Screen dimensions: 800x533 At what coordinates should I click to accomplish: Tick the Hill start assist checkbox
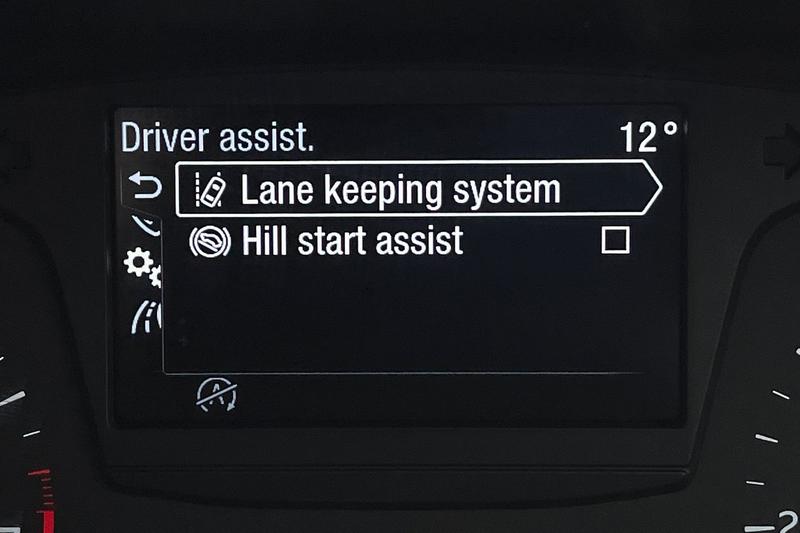pyautogui.click(x=615, y=240)
